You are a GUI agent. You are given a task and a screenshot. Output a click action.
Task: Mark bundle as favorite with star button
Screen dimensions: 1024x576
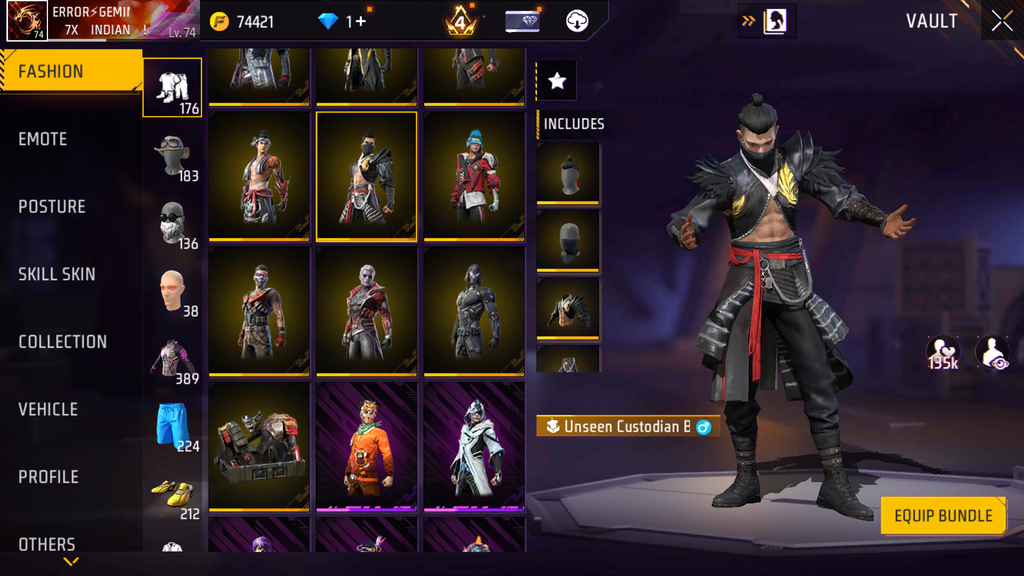coord(557,82)
